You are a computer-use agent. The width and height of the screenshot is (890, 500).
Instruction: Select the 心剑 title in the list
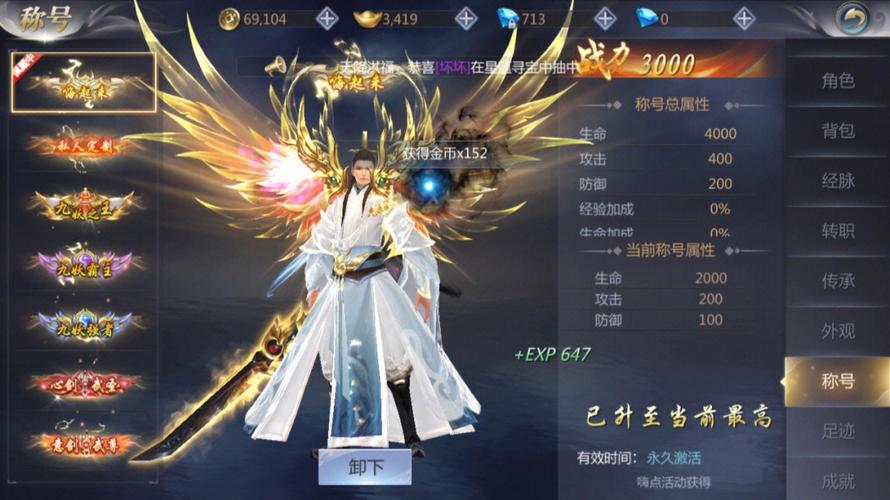84,383
